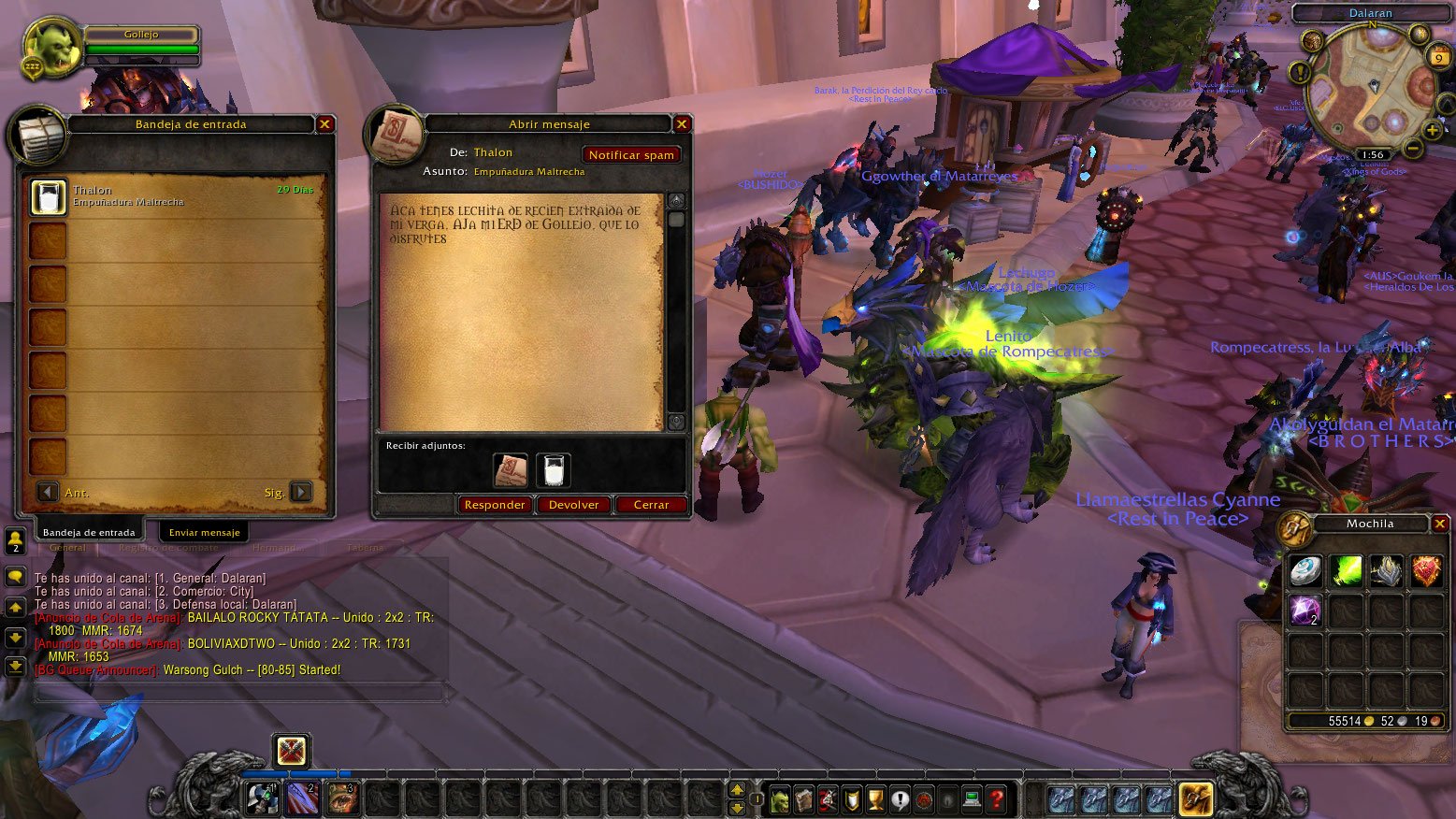1456x819 pixels.
Task: Click the Cerrar button
Action: pyautogui.click(x=651, y=505)
